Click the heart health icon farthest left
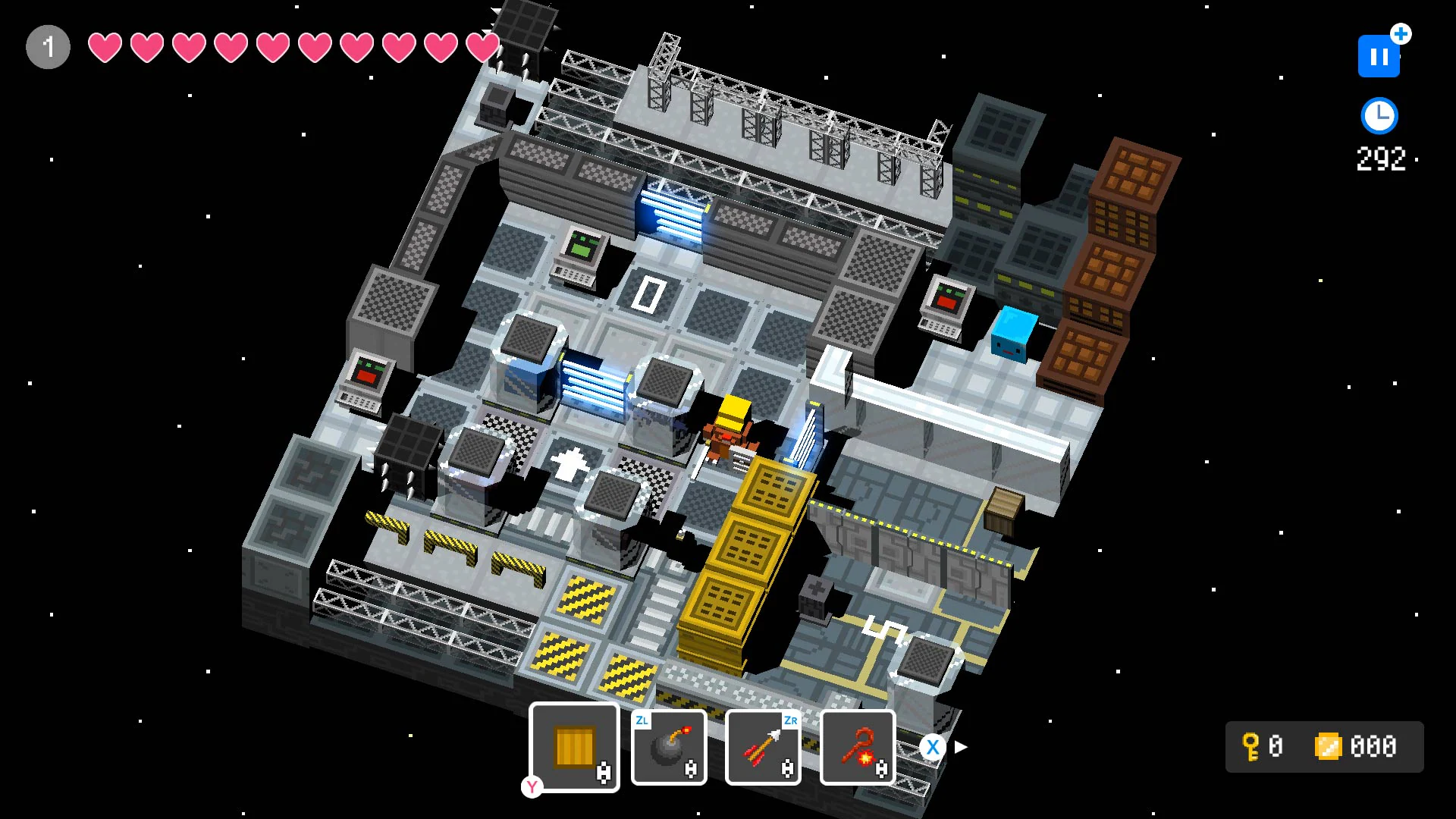This screenshot has width=1456, height=819. click(106, 47)
